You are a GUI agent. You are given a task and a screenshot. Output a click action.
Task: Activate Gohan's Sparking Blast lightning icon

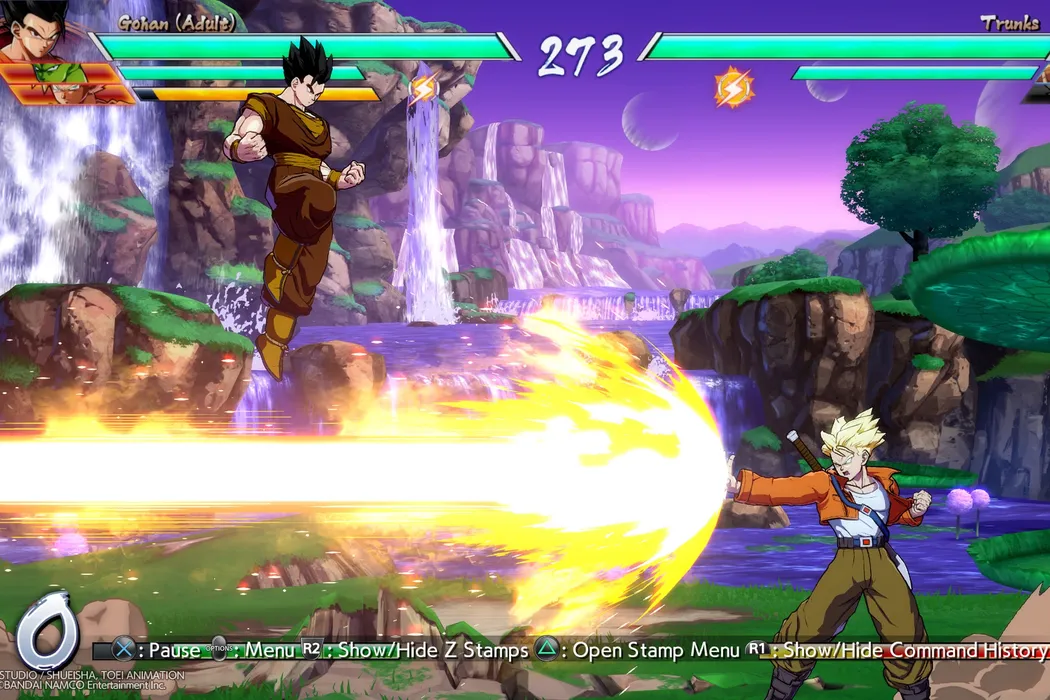point(423,88)
